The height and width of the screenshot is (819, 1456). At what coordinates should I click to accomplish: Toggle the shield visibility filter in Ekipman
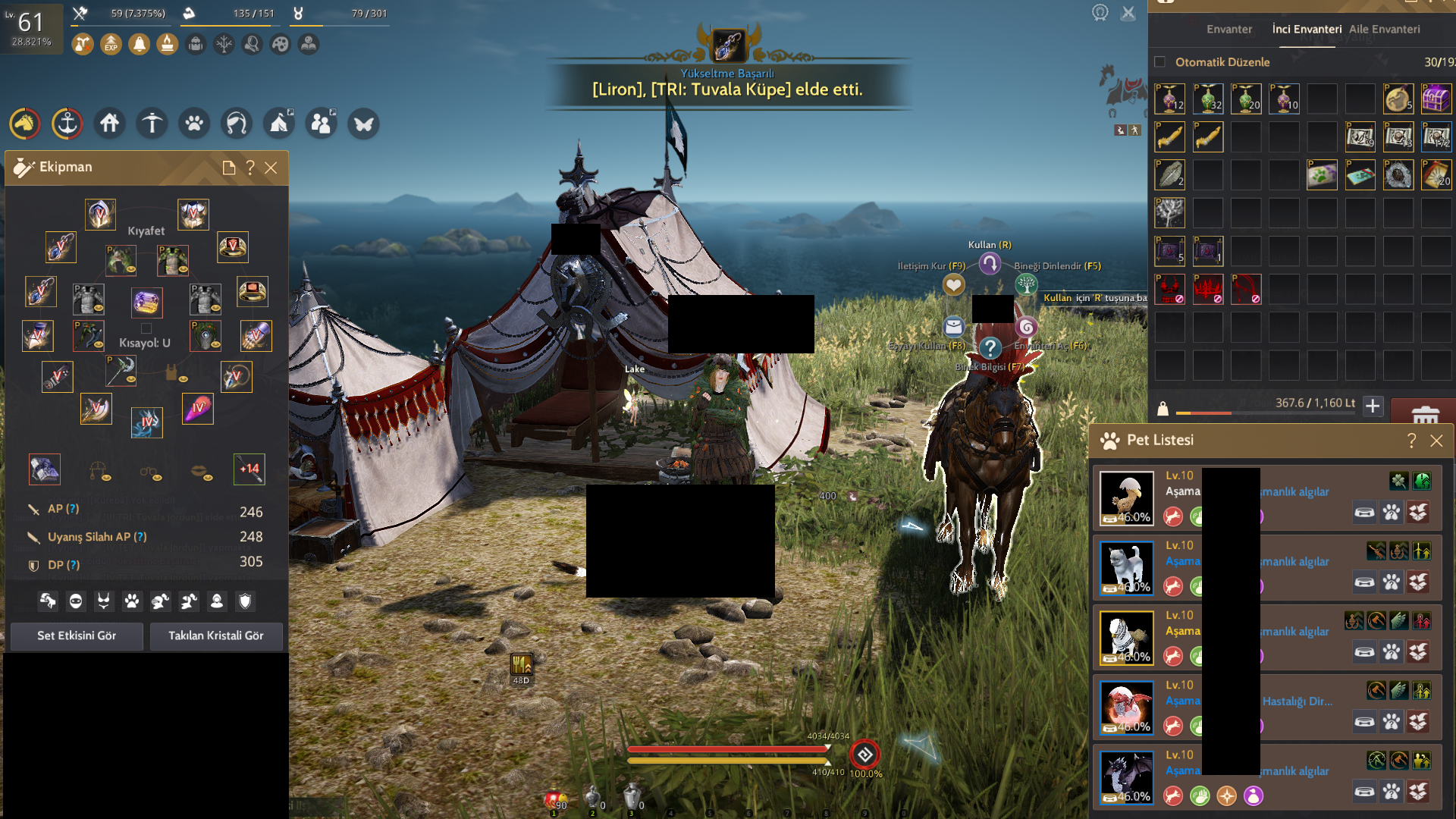(x=244, y=601)
